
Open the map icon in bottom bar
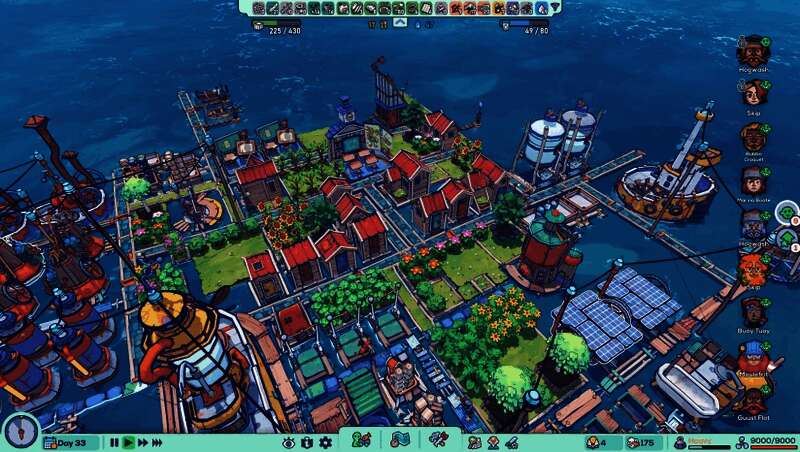(x=399, y=439)
